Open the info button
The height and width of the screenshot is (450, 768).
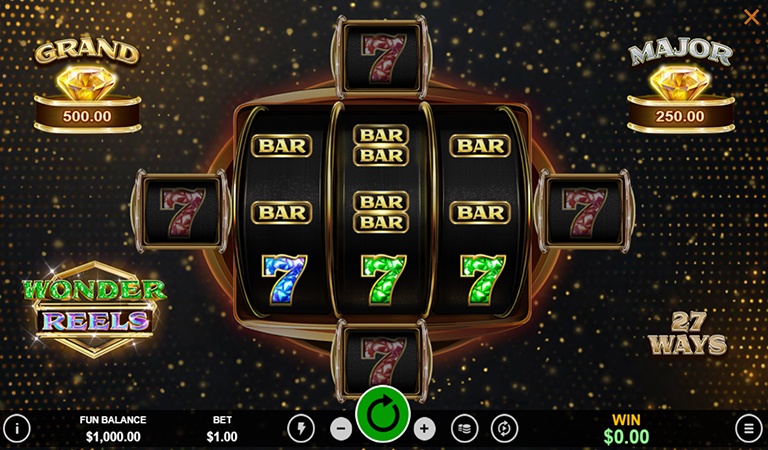click(17, 429)
